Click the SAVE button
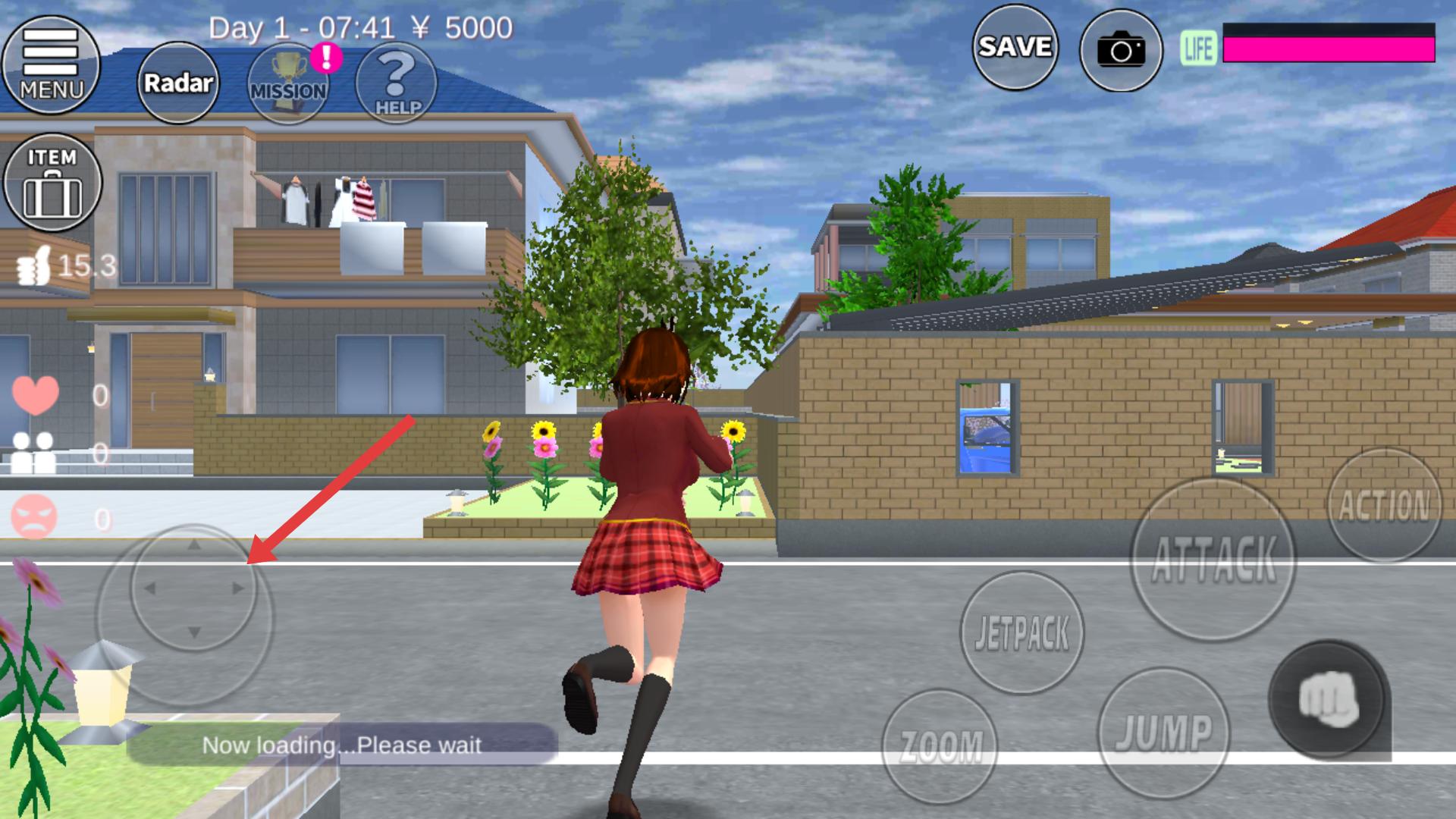1456x819 pixels. [1015, 47]
